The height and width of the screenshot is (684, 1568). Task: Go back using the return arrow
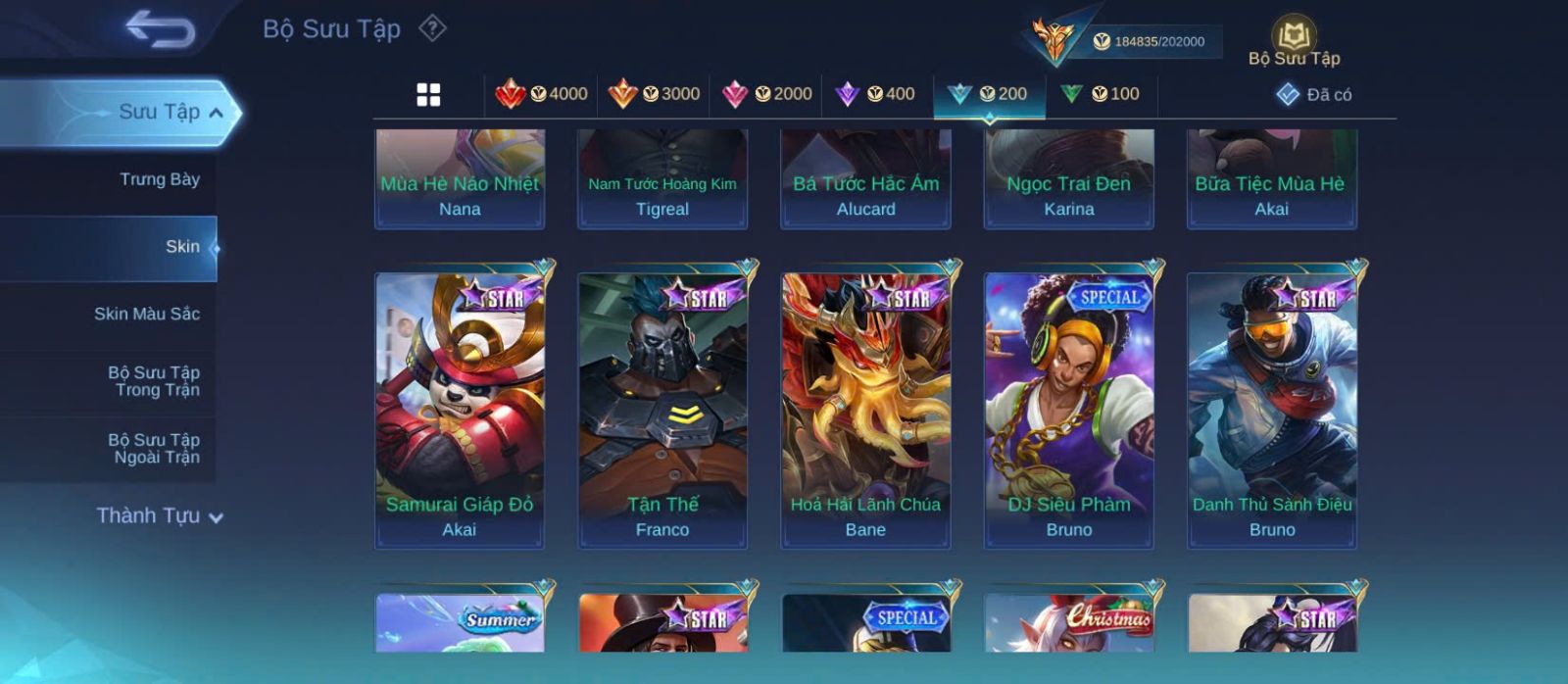[x=160, y=29]
